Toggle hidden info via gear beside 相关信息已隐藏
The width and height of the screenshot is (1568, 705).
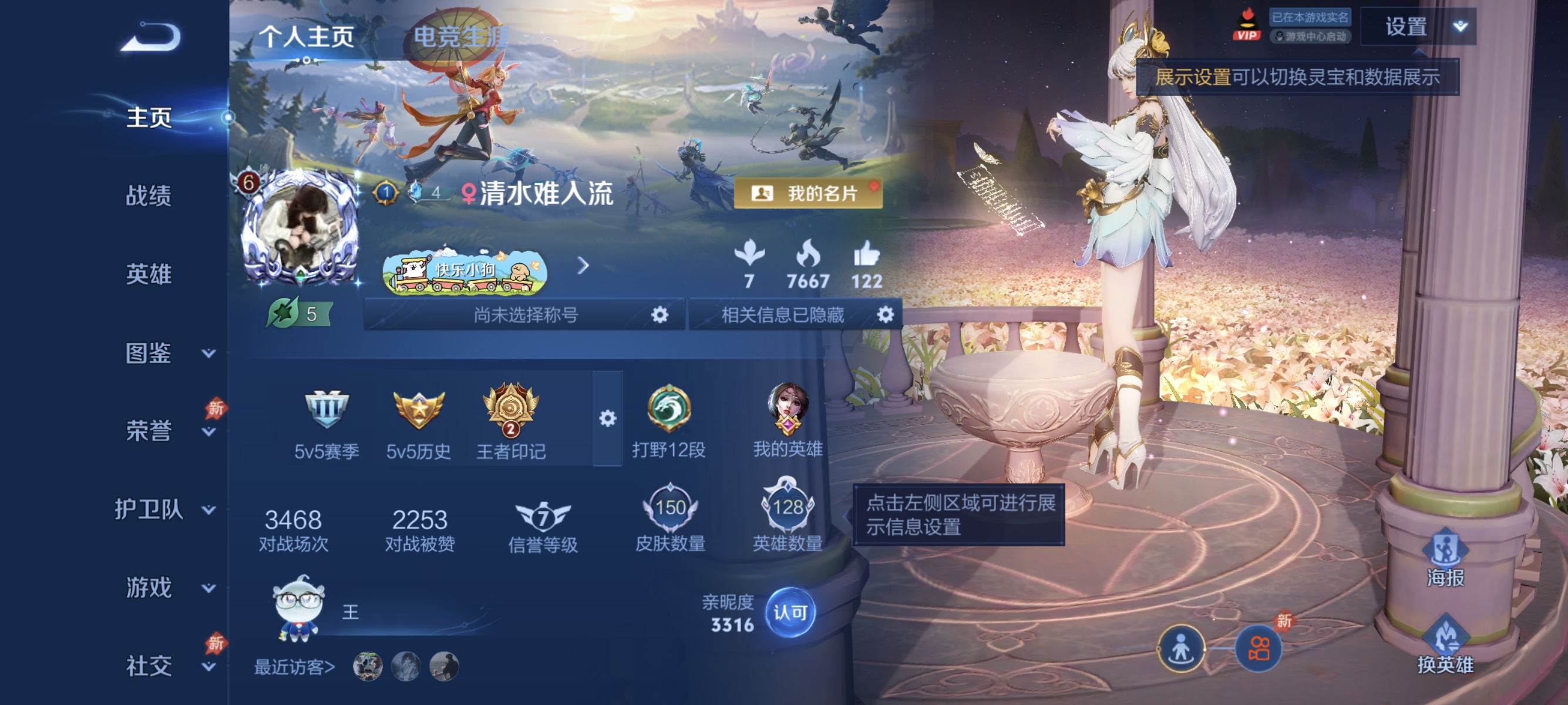[x=886, y=315]
